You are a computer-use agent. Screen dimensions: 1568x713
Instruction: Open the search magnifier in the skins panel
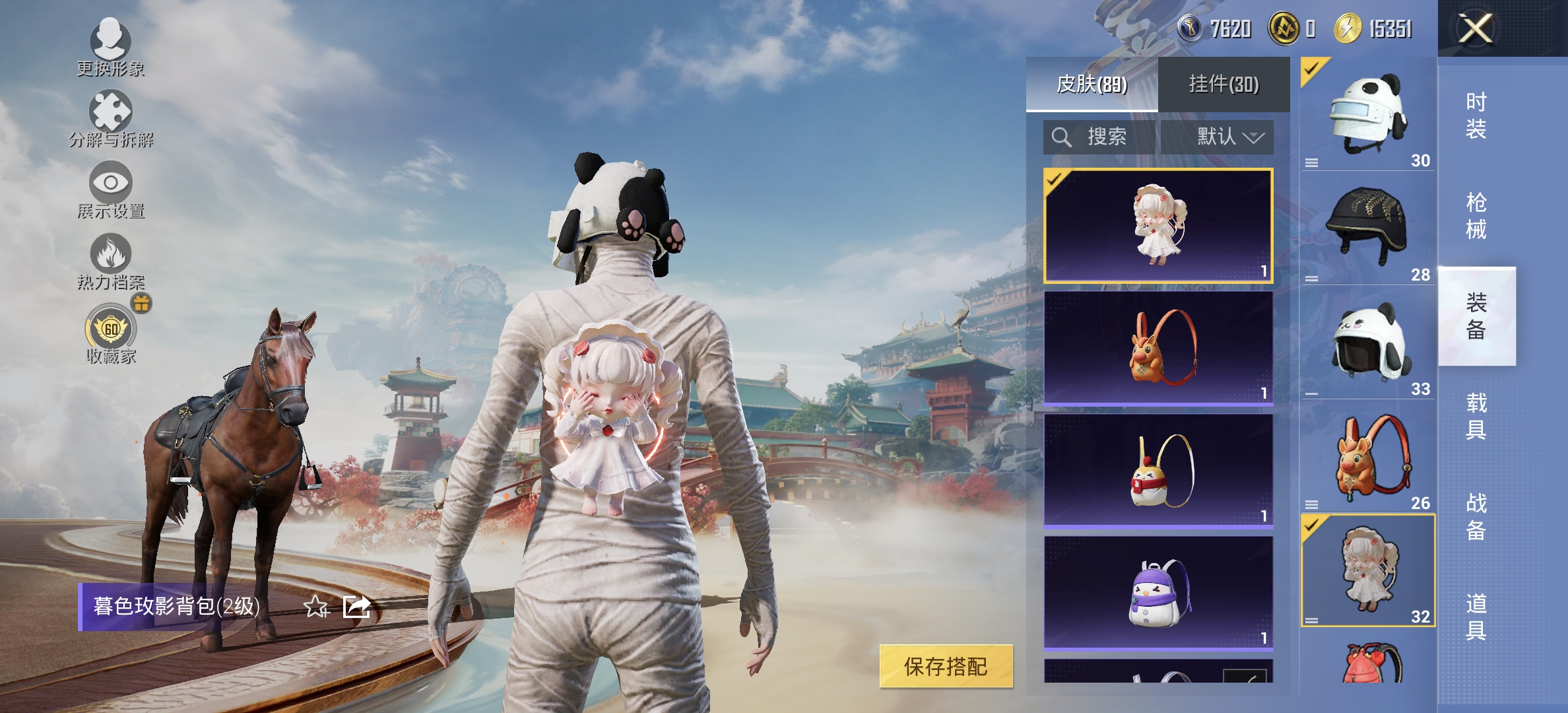1062,137
